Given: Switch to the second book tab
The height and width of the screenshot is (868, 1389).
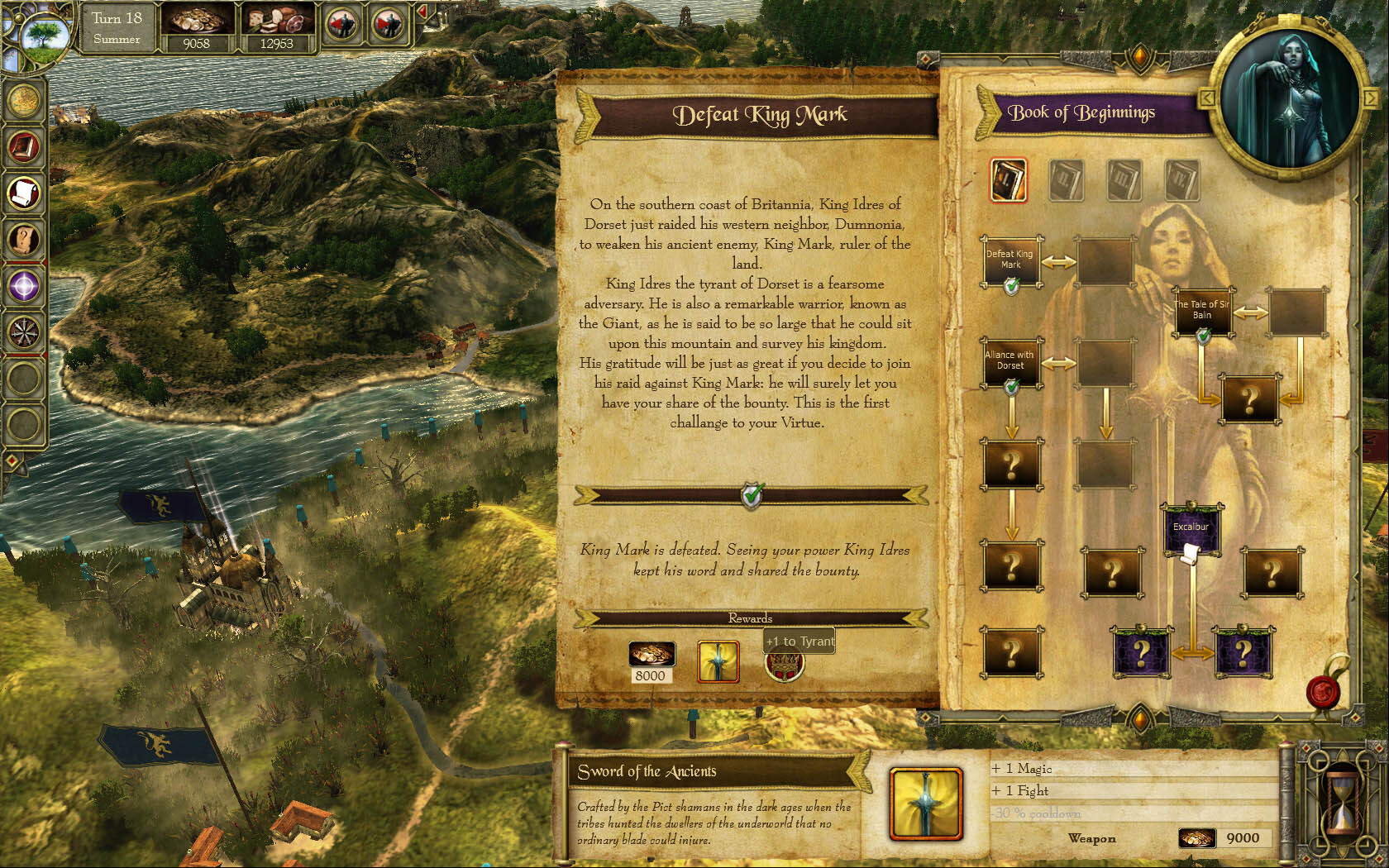Looking at the screenshot, I should 1065,179.
